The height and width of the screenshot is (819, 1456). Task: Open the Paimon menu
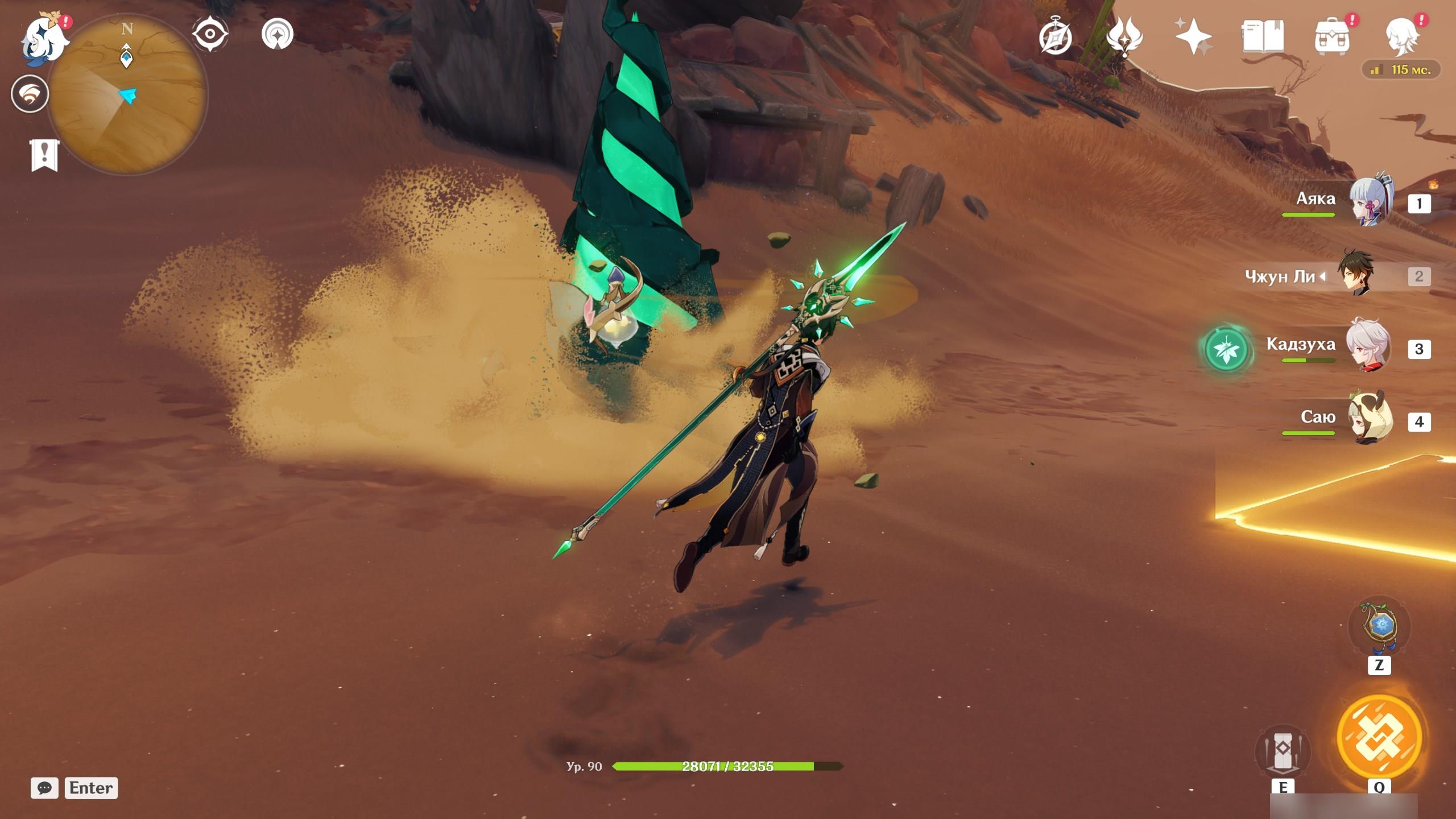click(x=44, y=39)
